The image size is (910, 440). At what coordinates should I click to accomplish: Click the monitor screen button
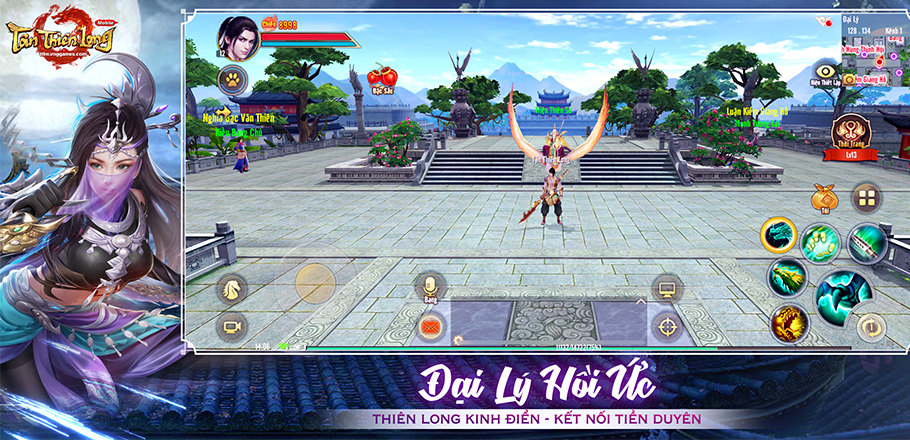click(665, 289)
